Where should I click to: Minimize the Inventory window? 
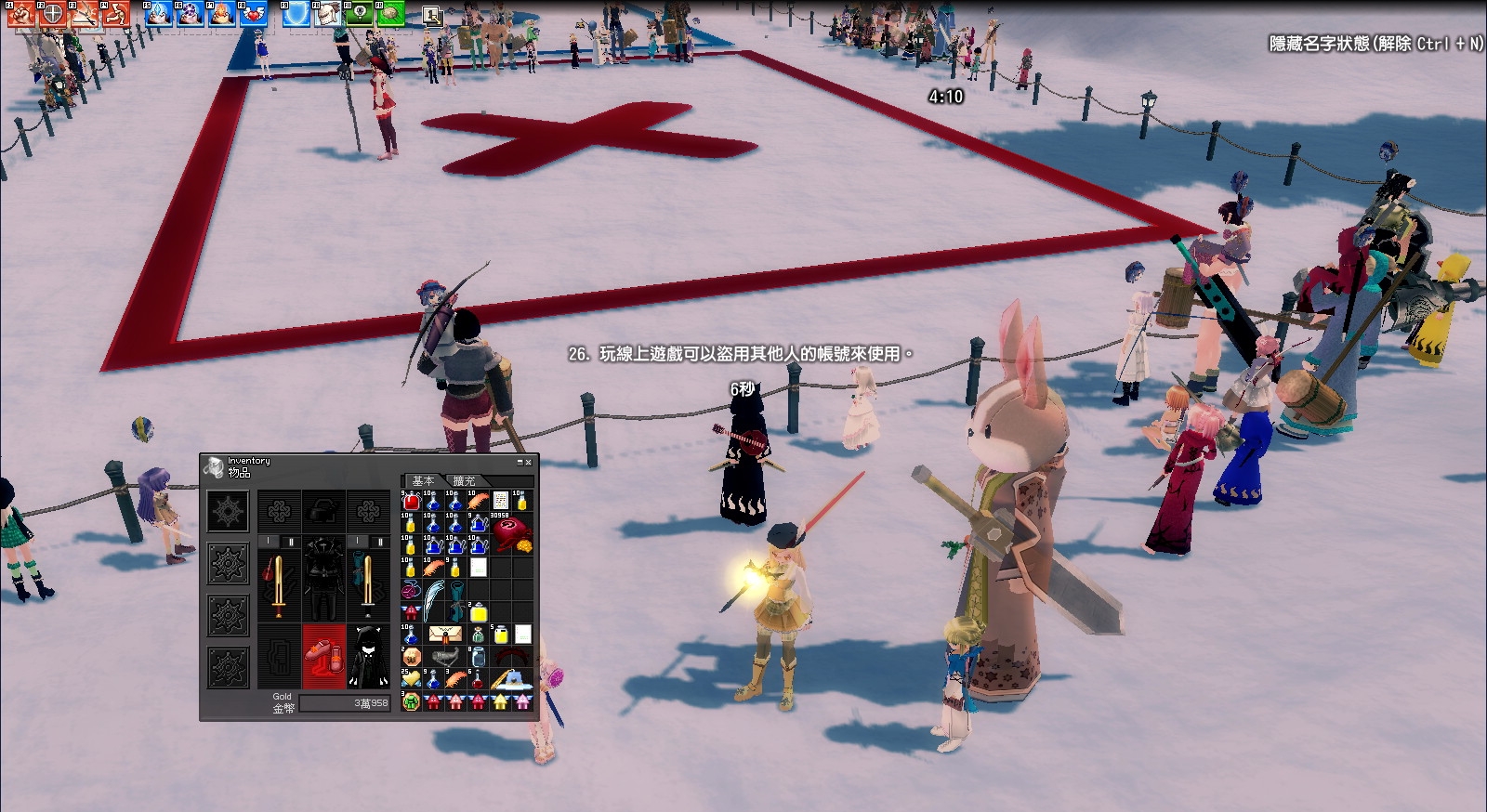click(520, 462)
